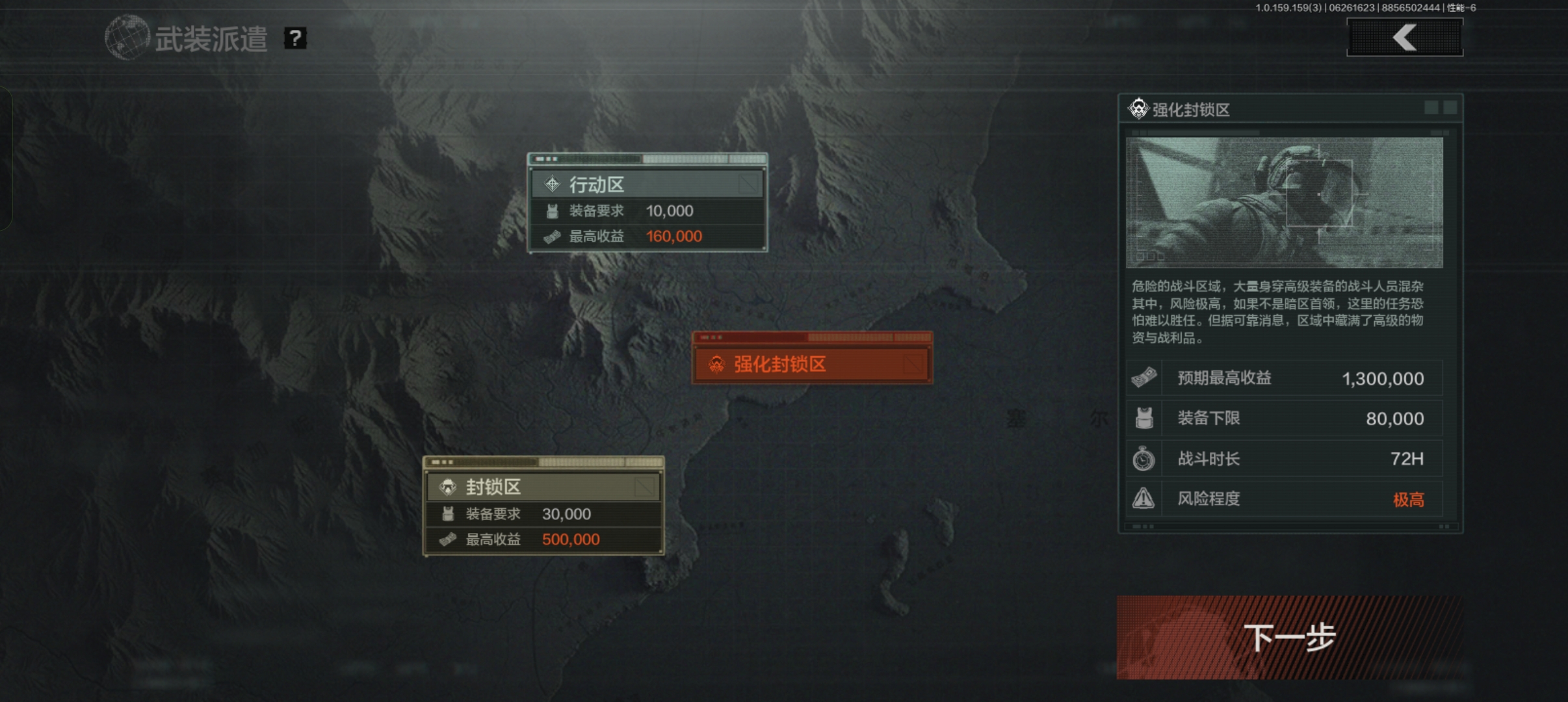1568x702 pixels.
Task: View the 强化封锁区 preview image
Action: tap(1284, 202)
